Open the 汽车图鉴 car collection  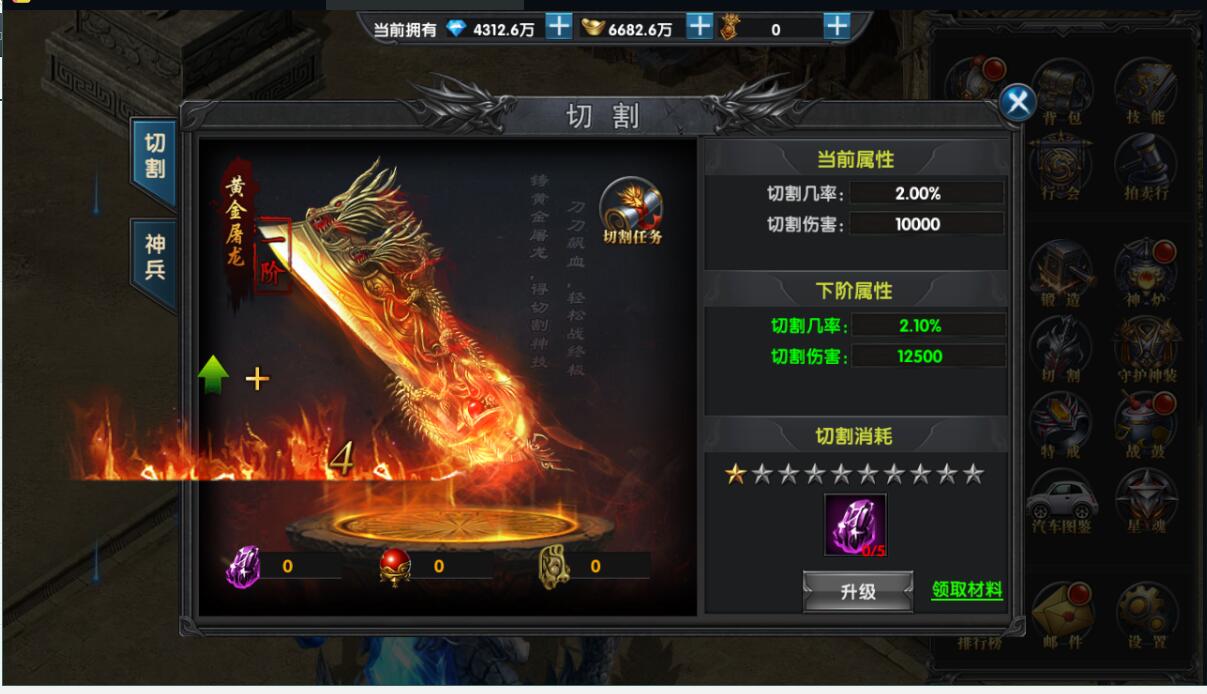tap(1061, 500)
